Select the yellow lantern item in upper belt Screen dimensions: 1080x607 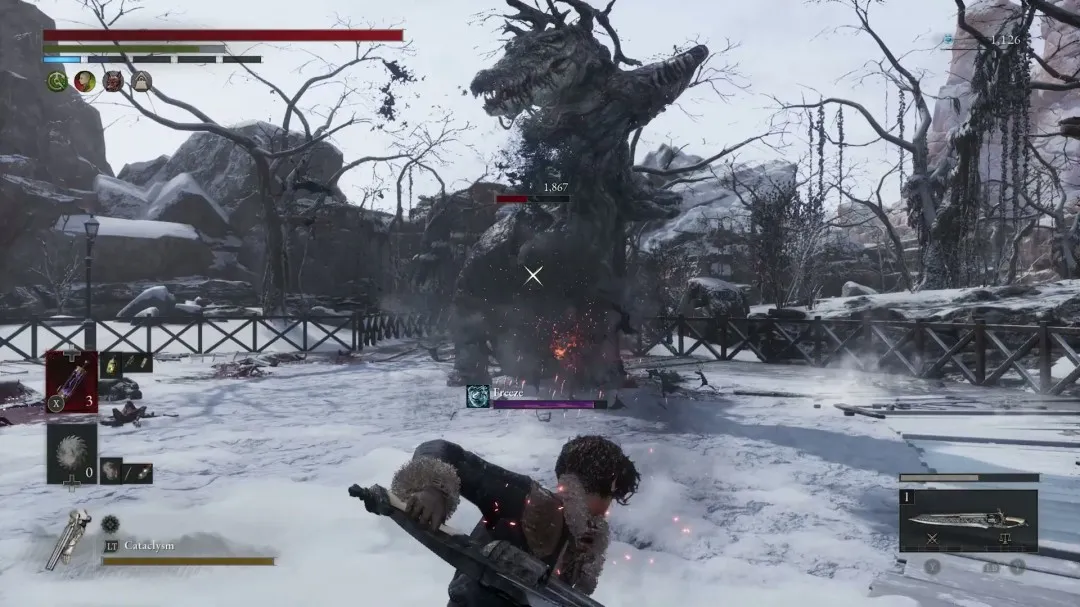pos(112,363)
